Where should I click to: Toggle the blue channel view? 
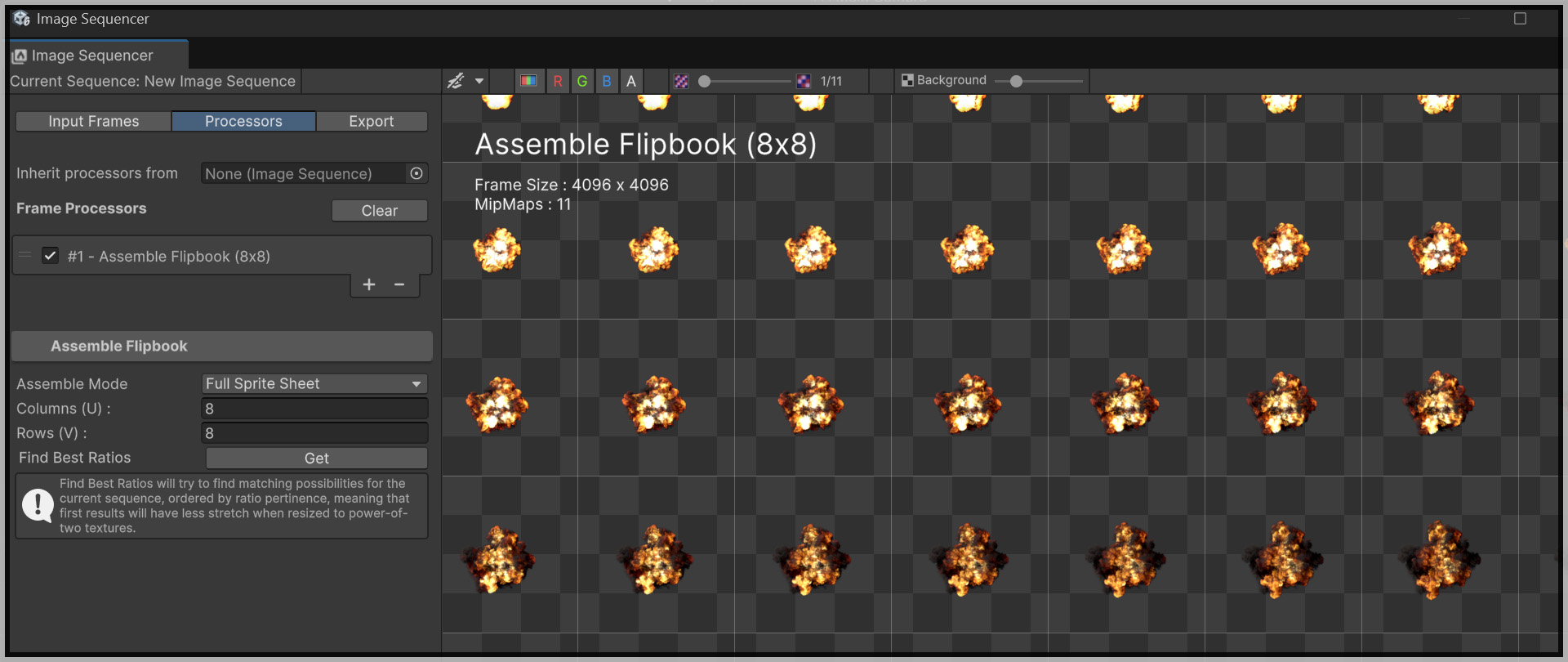pyautogui.click(x=607, y=81)
